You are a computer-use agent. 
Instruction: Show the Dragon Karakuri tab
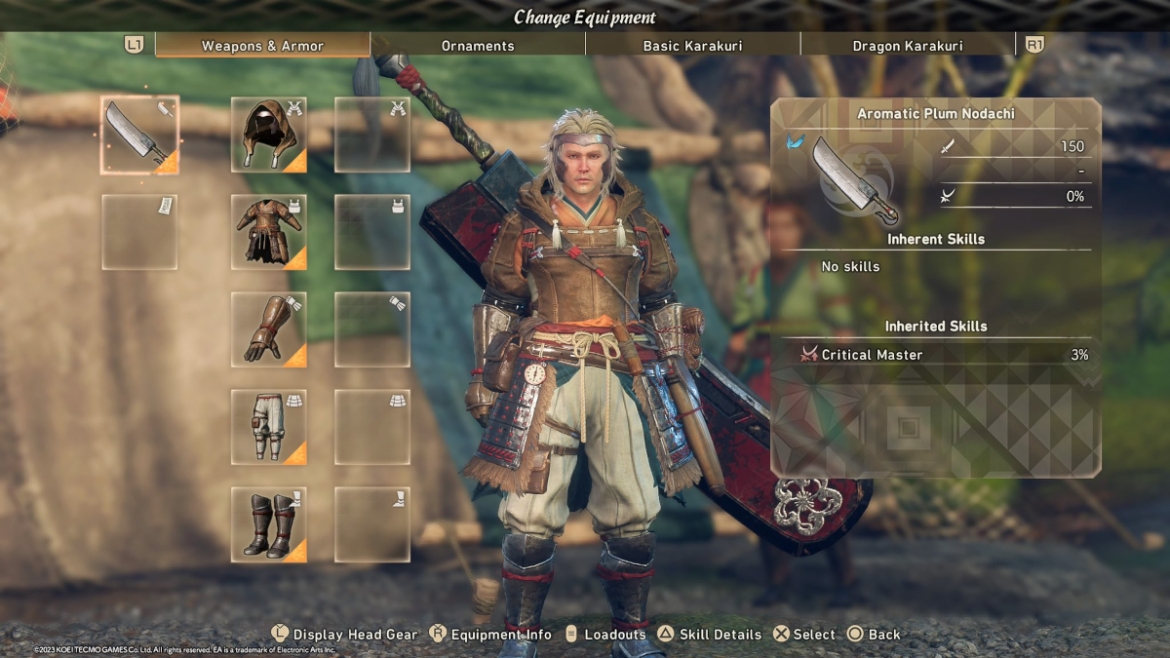click(907, 46)
